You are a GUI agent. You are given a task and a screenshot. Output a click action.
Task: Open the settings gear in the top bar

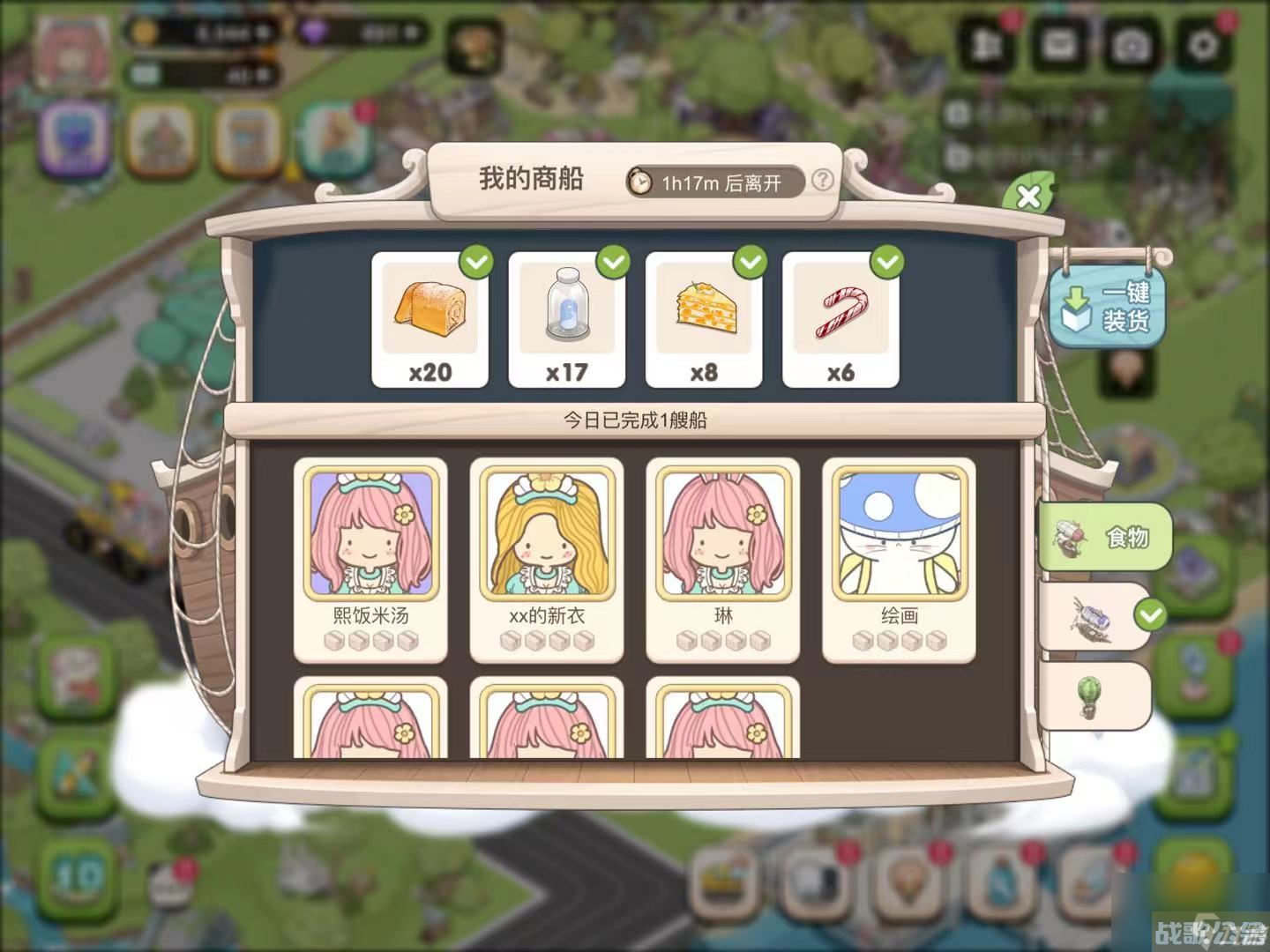[1203, 41]
